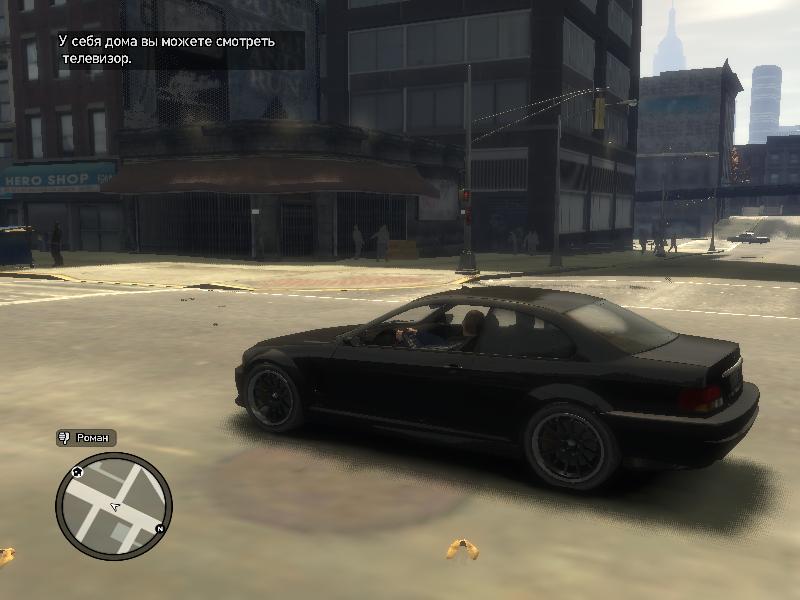Click the player arrow on the minimap

pyautogui.click(x=115, y=508)
